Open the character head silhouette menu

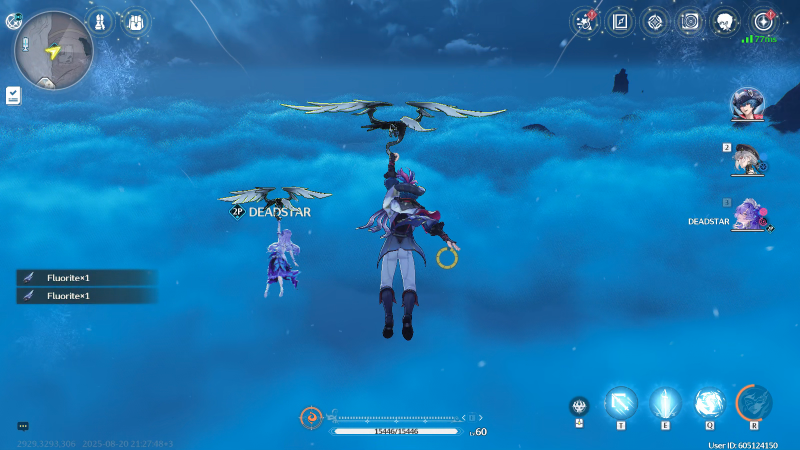point(725,21)
